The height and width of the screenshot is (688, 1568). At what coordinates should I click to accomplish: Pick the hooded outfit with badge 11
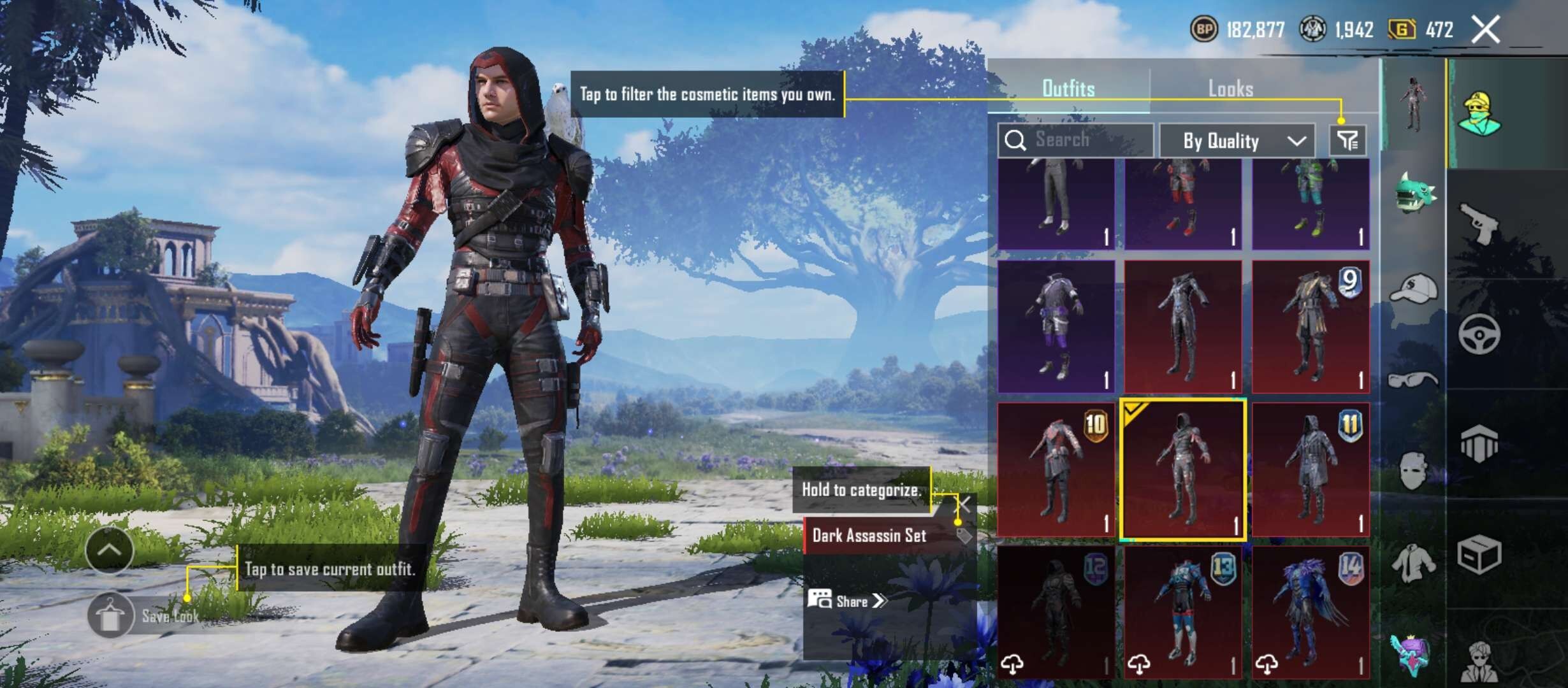point(1310,469)
